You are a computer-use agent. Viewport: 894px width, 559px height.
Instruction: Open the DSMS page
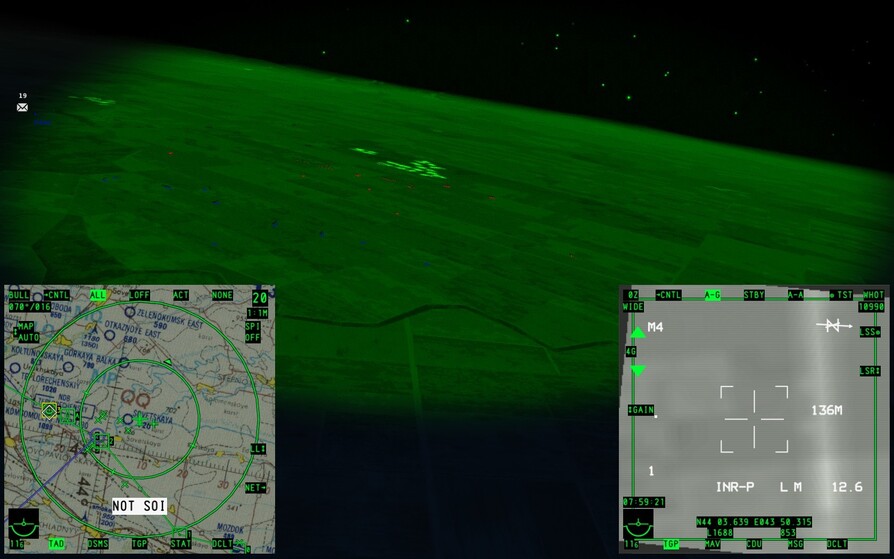click(98, 544)
